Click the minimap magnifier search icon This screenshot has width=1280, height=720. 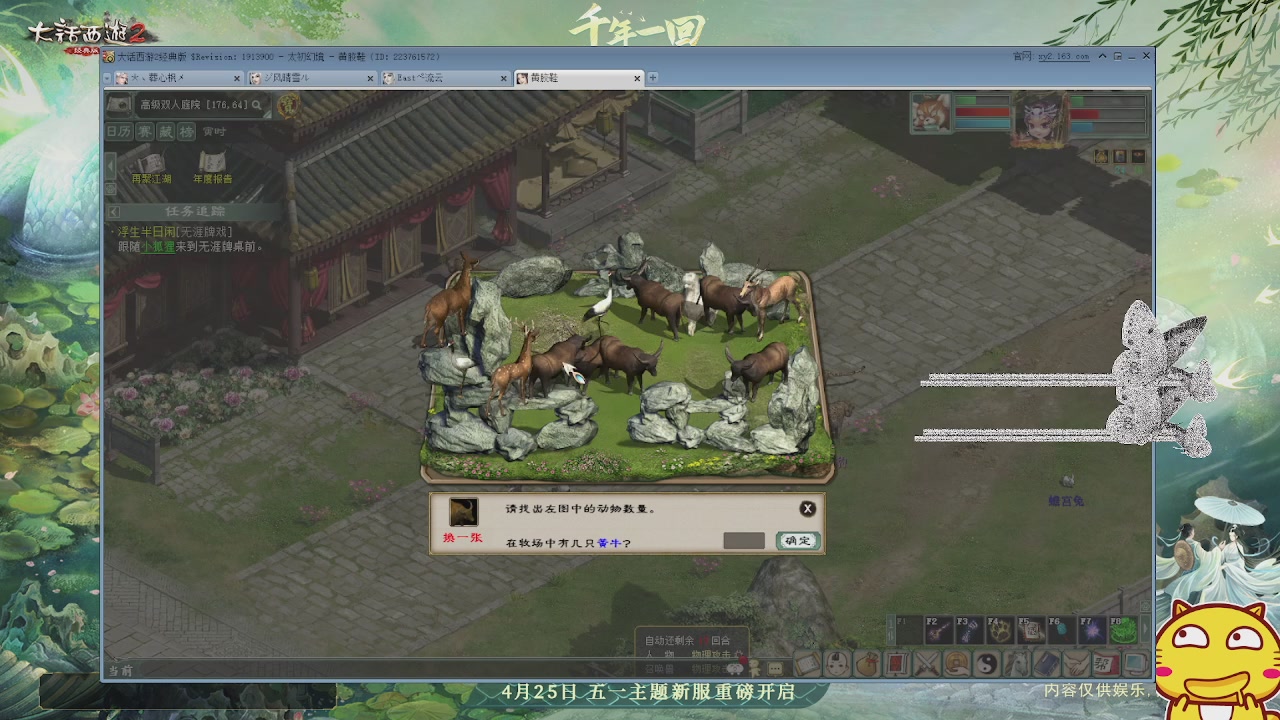(x=258, y=104)
